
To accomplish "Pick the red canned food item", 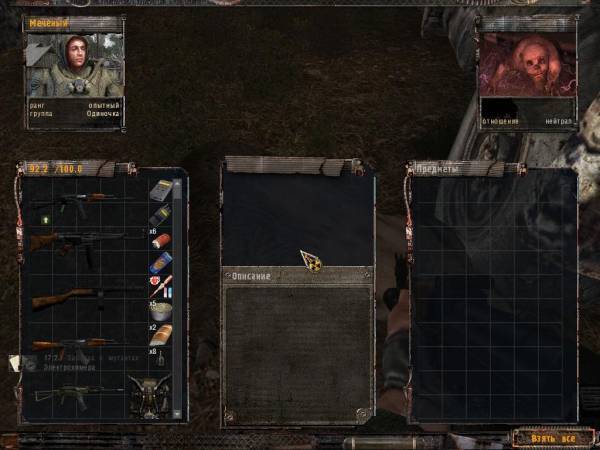I will tap(163, 240).
